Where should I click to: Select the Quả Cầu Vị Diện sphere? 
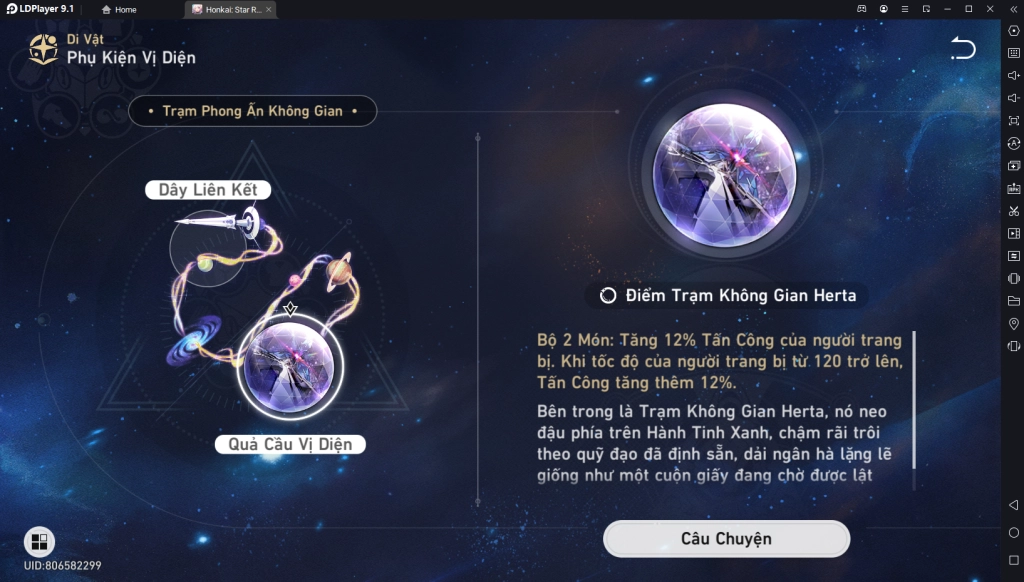(x=291, y=365)
